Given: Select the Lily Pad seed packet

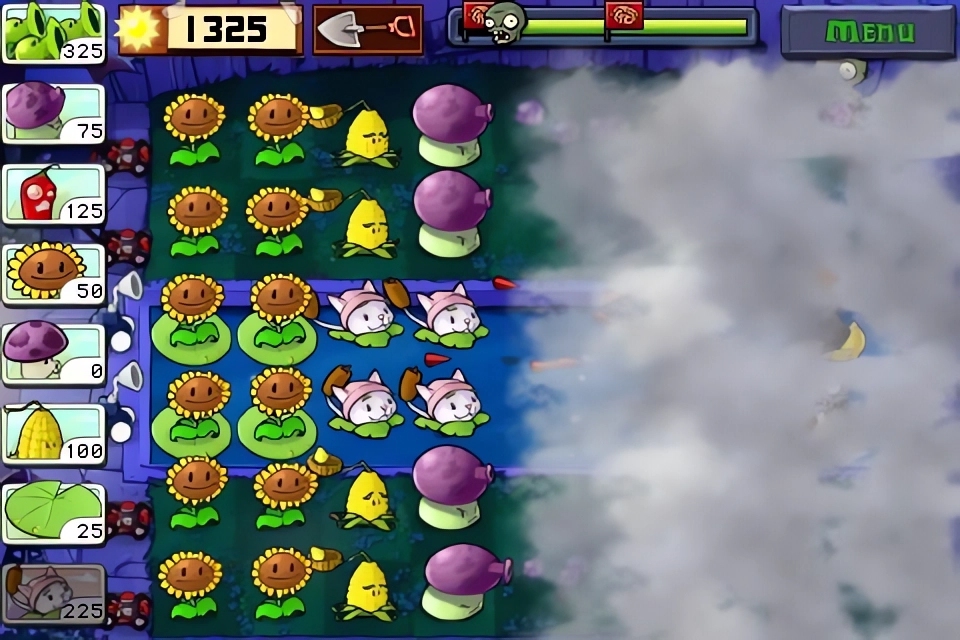Looking at the screenshot, I should coord(54,513).
